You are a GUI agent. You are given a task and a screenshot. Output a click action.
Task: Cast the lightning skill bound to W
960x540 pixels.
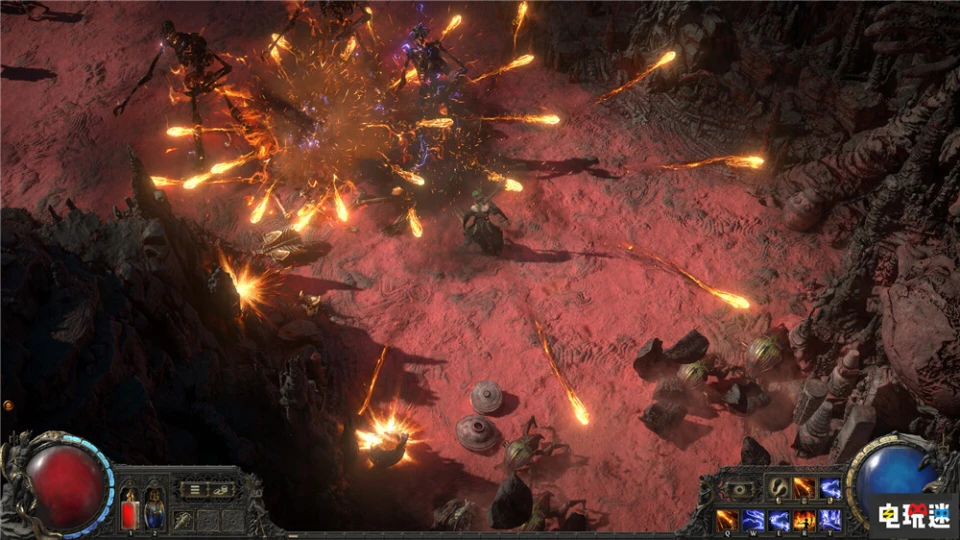coord(753,519)
